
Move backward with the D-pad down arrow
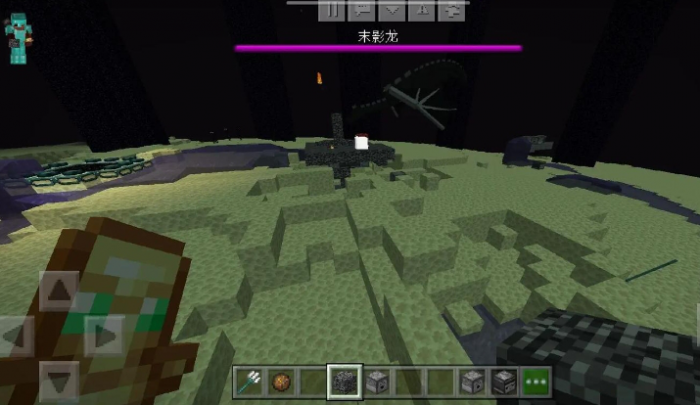(58, 381)
